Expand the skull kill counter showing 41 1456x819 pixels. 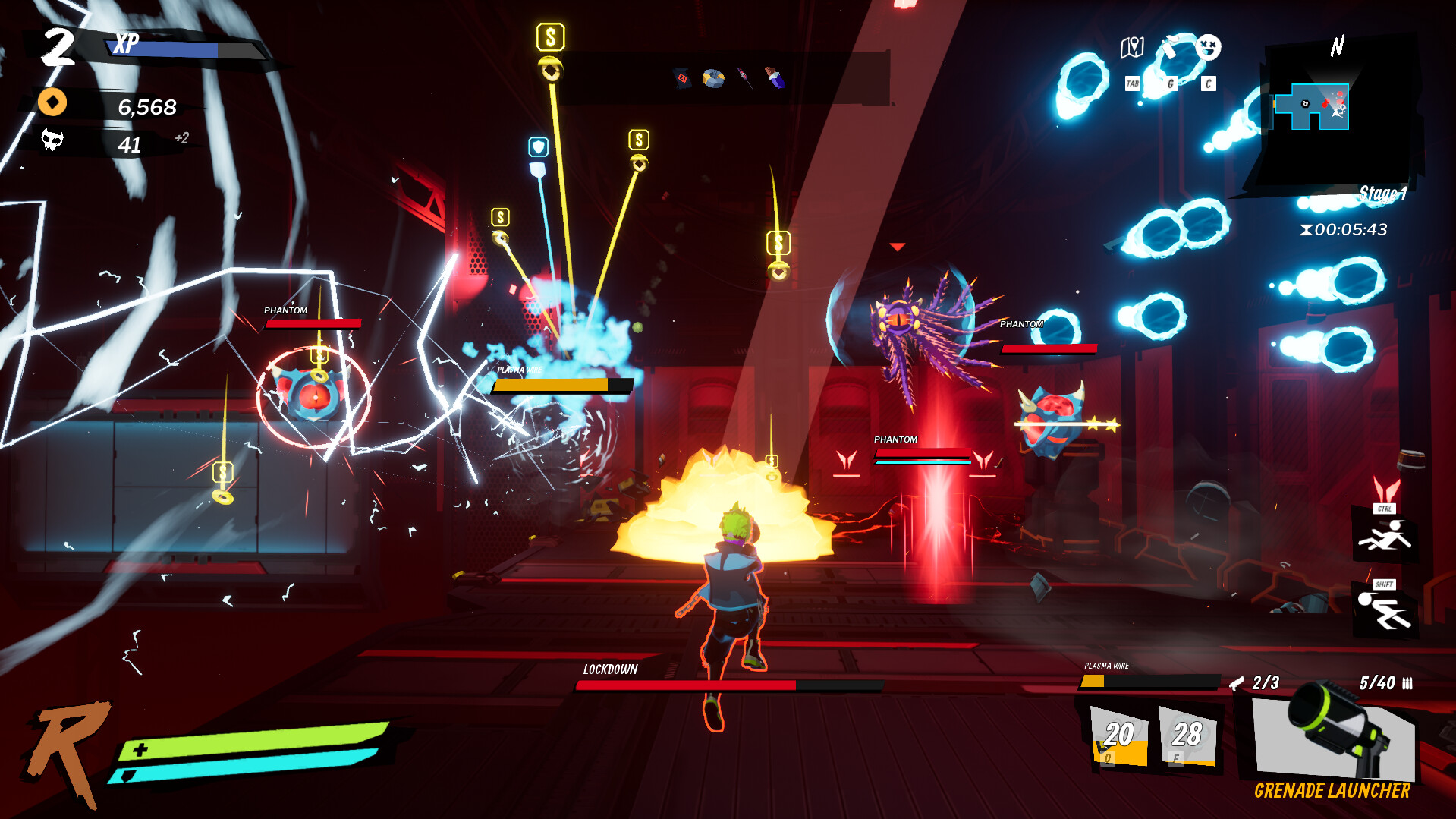[x=131, y=143]
